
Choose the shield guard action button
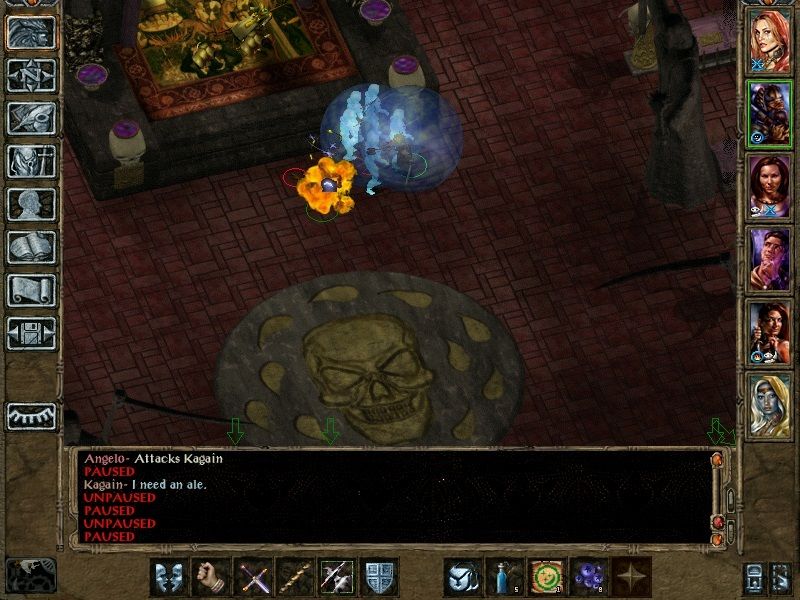coord(379,578)
